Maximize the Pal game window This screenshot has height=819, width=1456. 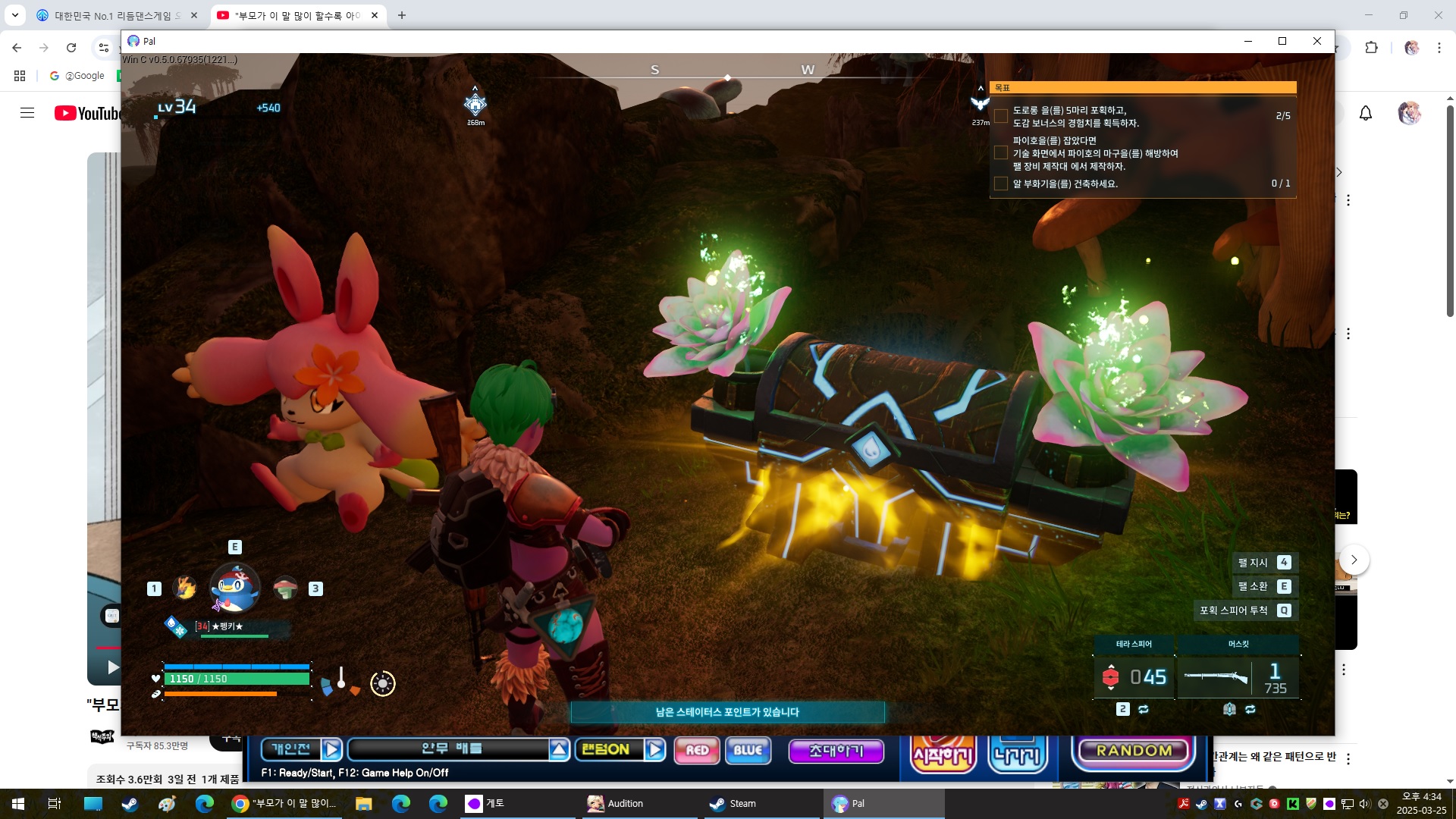pyautogui.click(x=1282, y=41)
